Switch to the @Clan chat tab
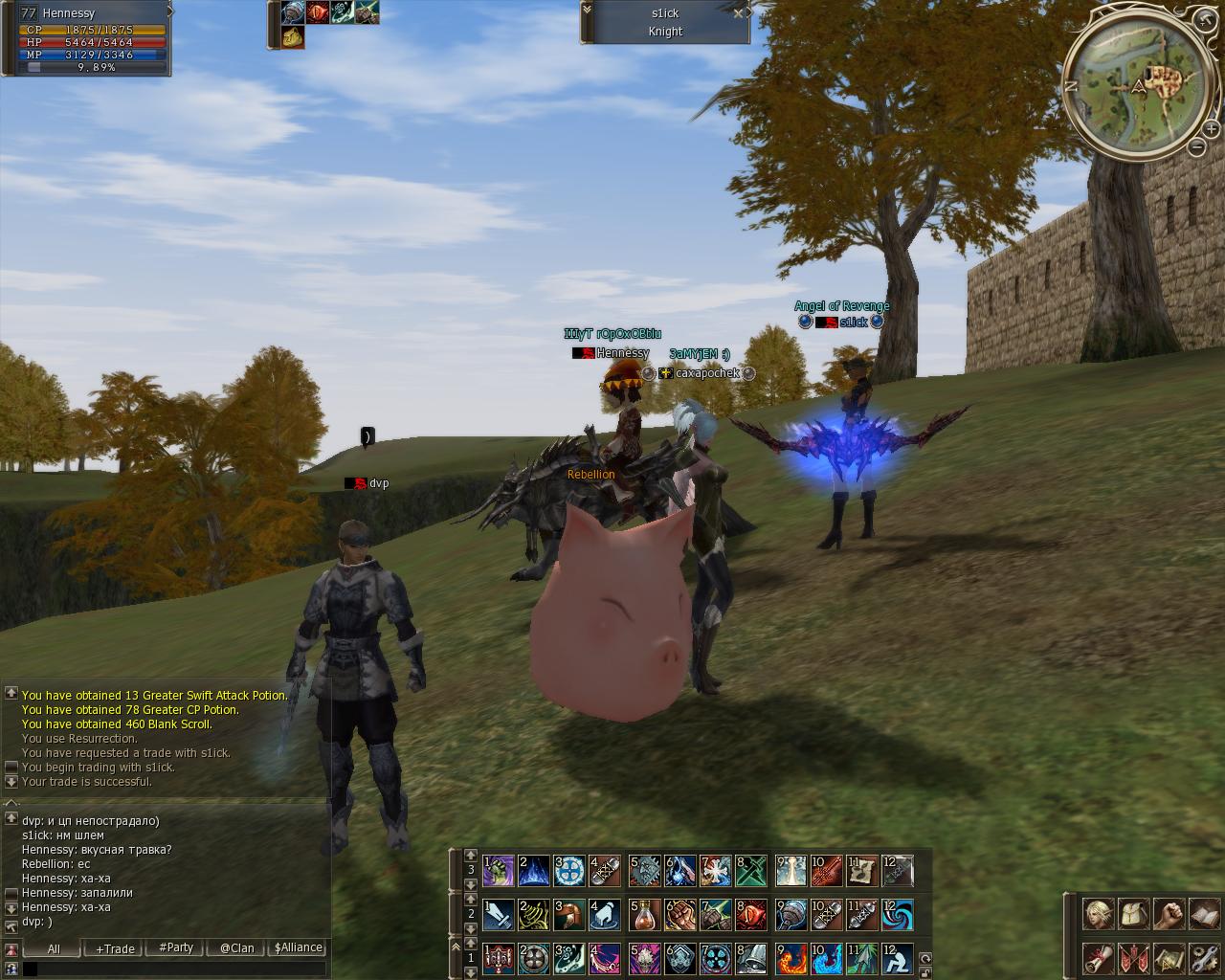Image resolution: width=1225 pixels, height=980 pixels. (x=236, y=948)
